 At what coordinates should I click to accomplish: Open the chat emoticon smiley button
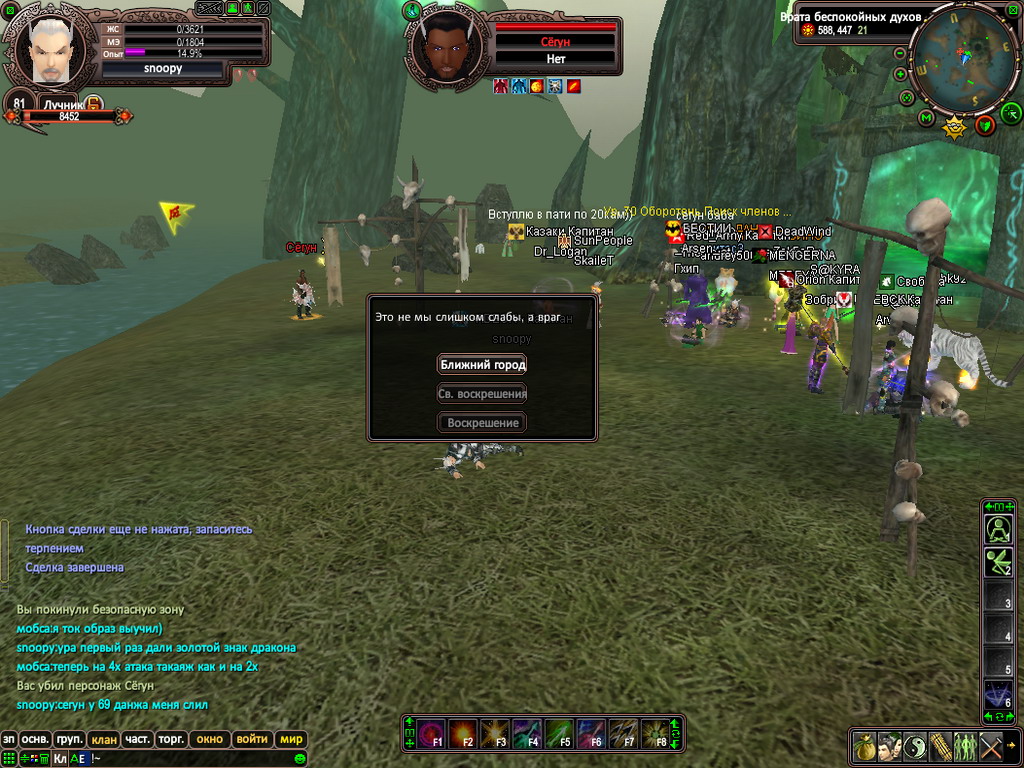pyautogui.click(x=299, y=759)
